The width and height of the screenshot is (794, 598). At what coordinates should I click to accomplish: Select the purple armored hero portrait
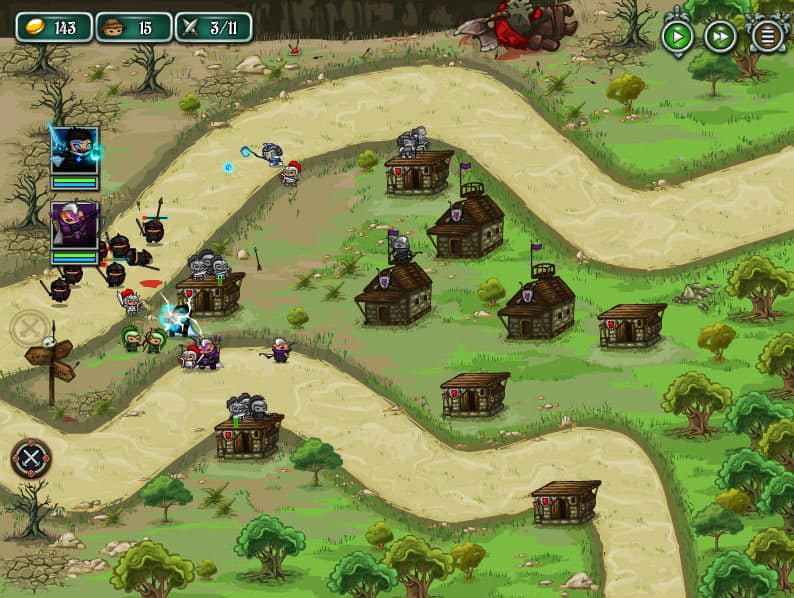click(x=75, y=225)
